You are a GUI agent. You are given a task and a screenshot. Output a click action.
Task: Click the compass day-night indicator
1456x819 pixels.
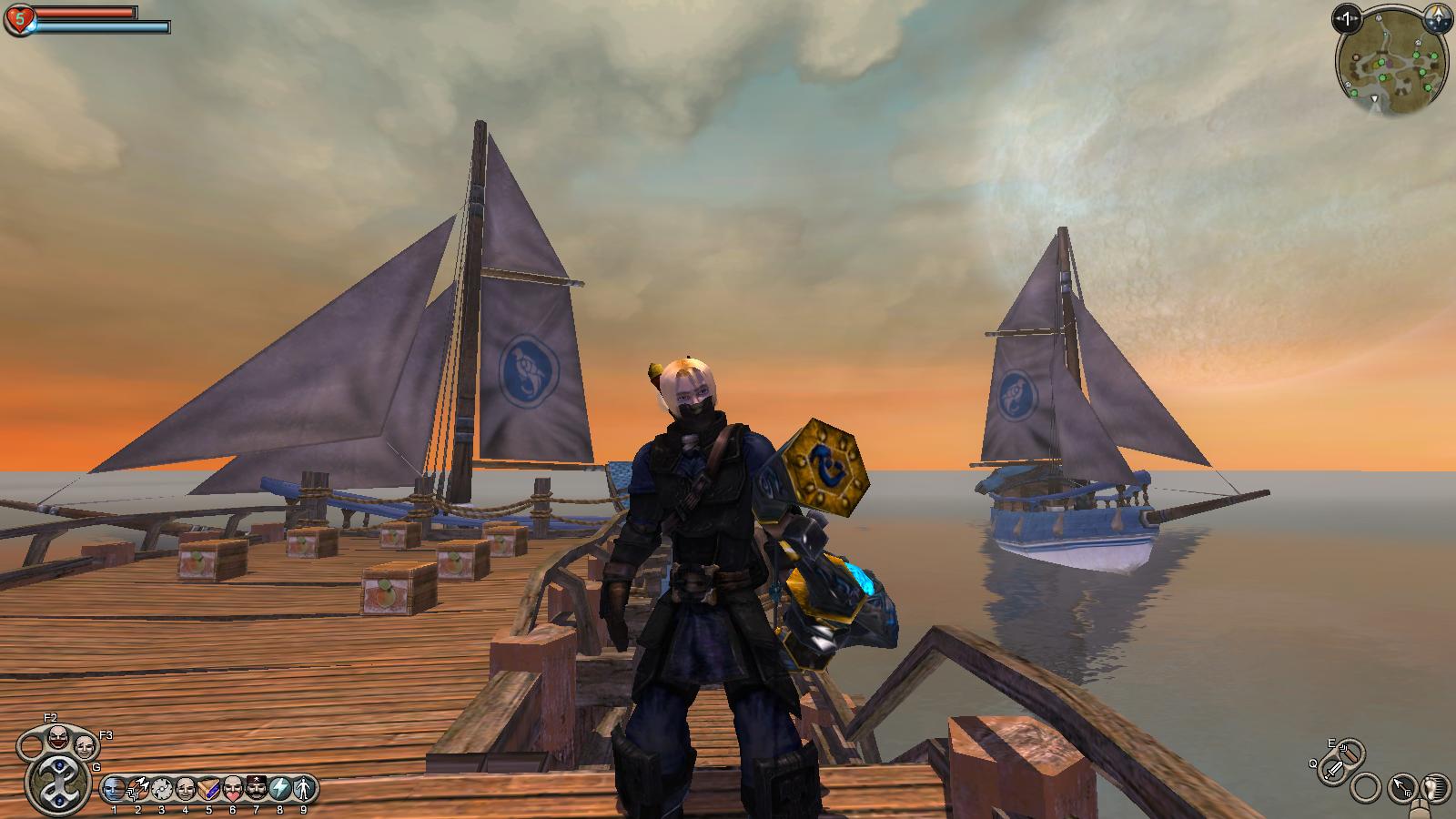point(1435,17)
